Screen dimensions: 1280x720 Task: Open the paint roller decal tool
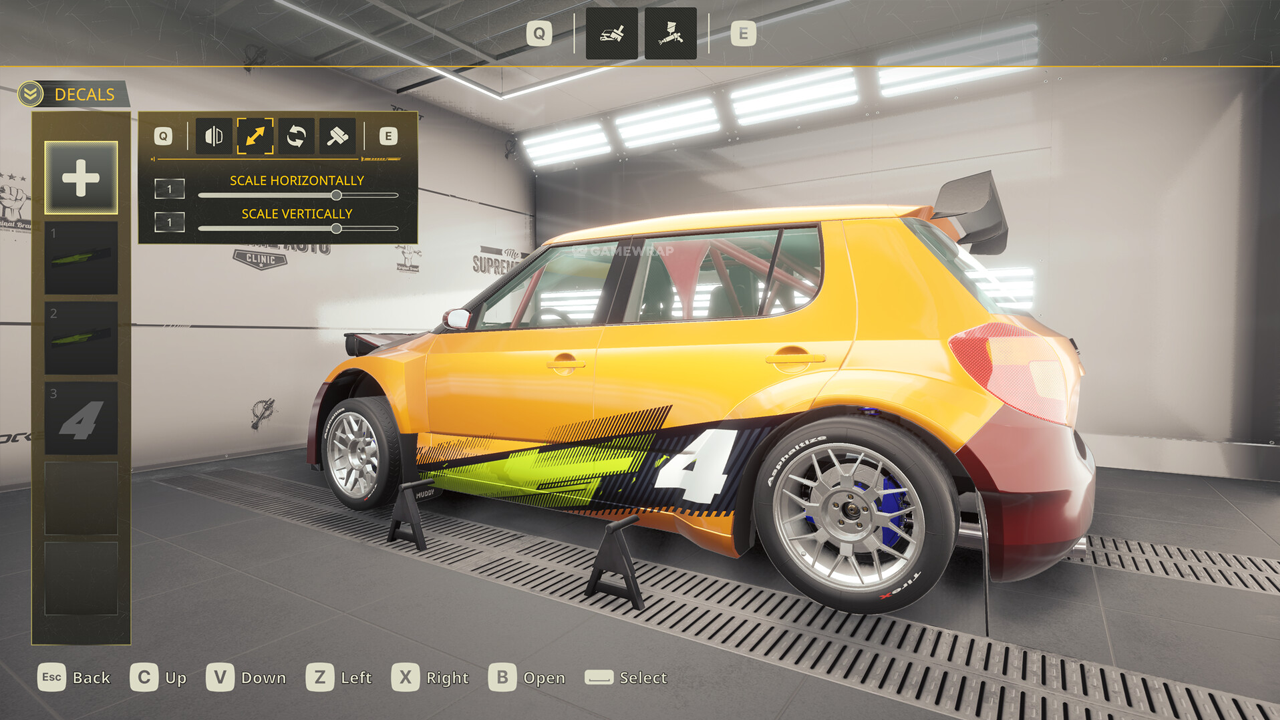pos(337,136)
